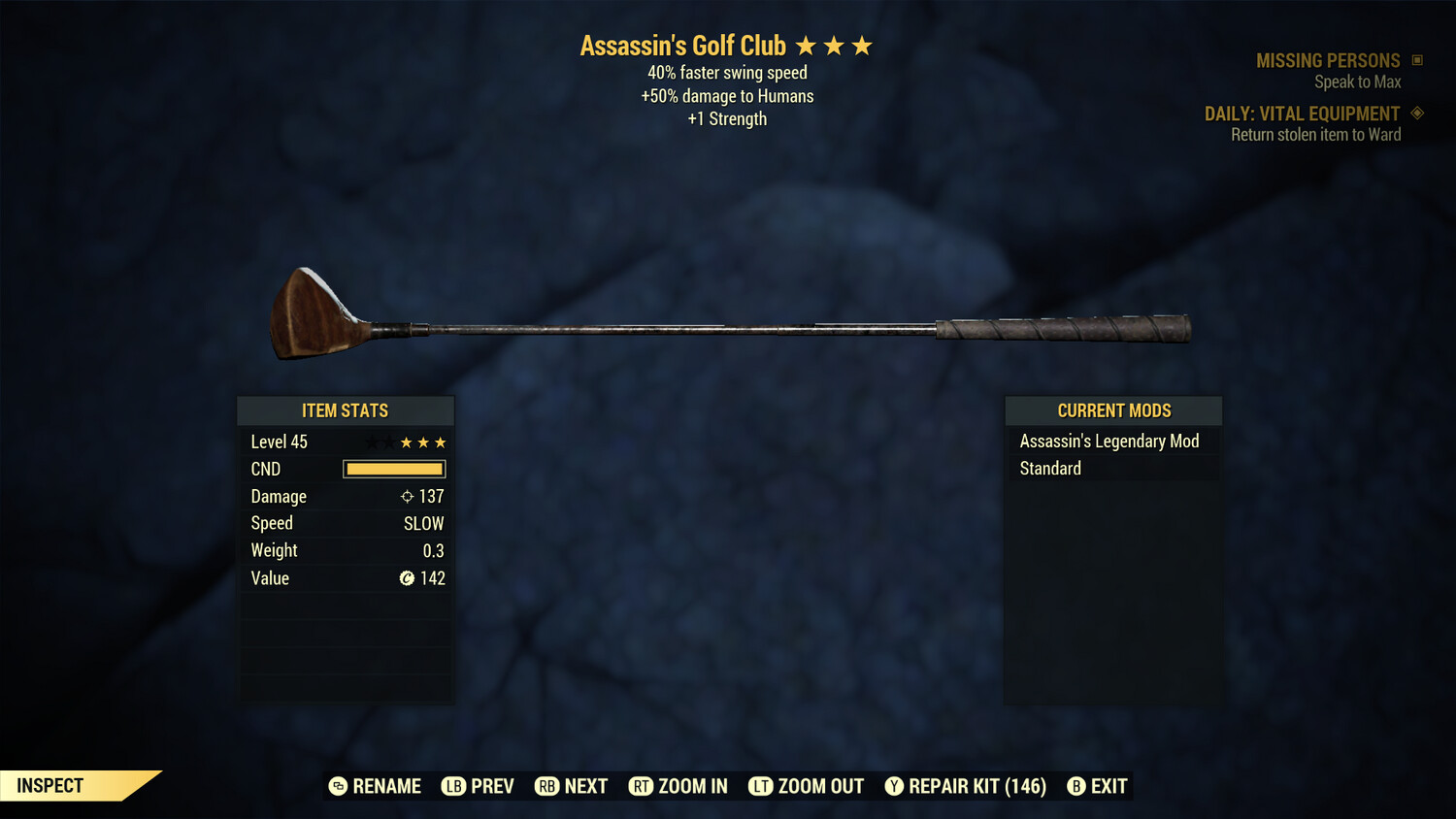Expand the MISSING PERSONS quest entry
The height and width of the screenshot is (819, 1456).
[1328, 60]
